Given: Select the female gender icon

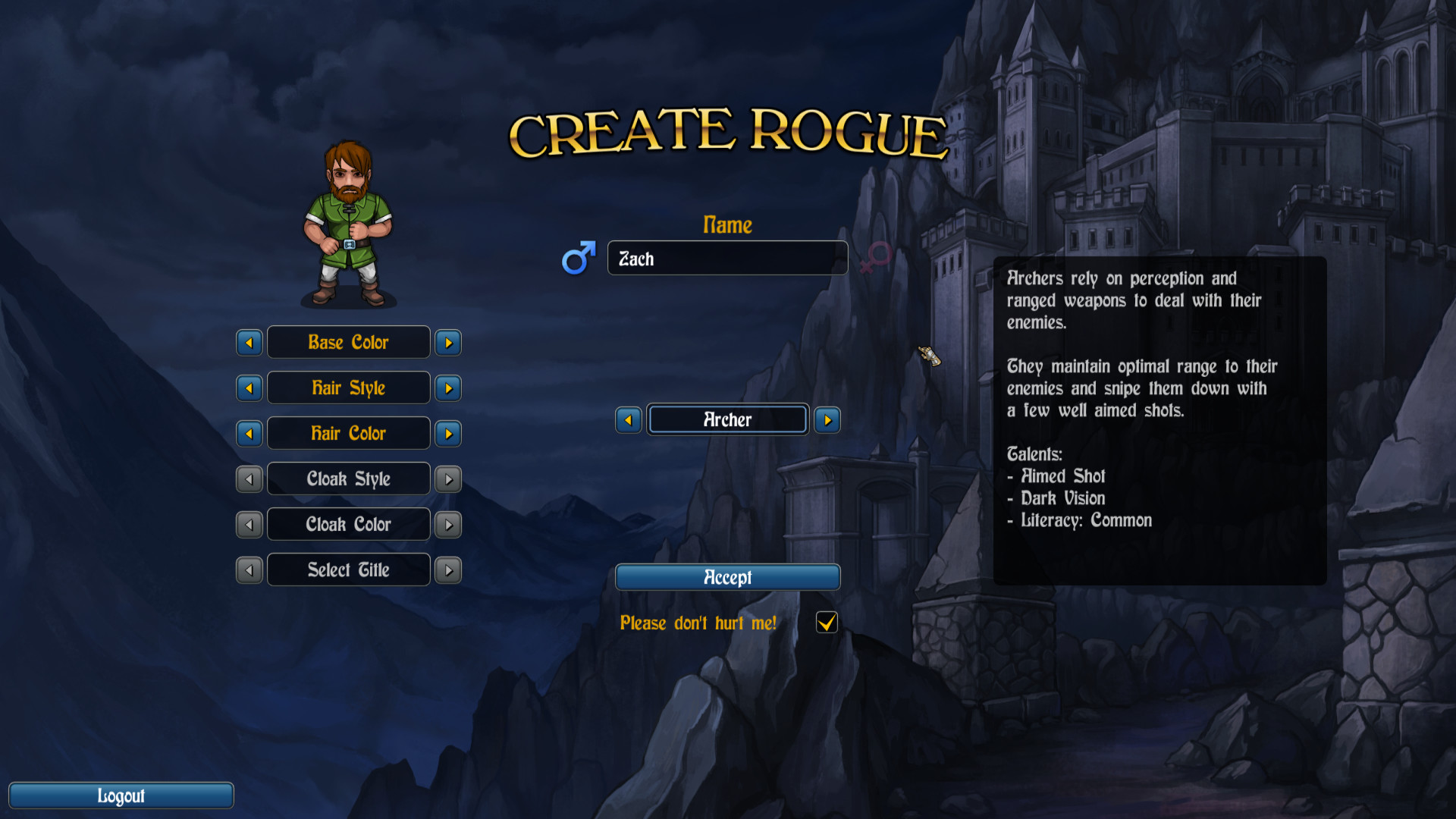Looking at the screenshot, I should (x=874, y=258).
